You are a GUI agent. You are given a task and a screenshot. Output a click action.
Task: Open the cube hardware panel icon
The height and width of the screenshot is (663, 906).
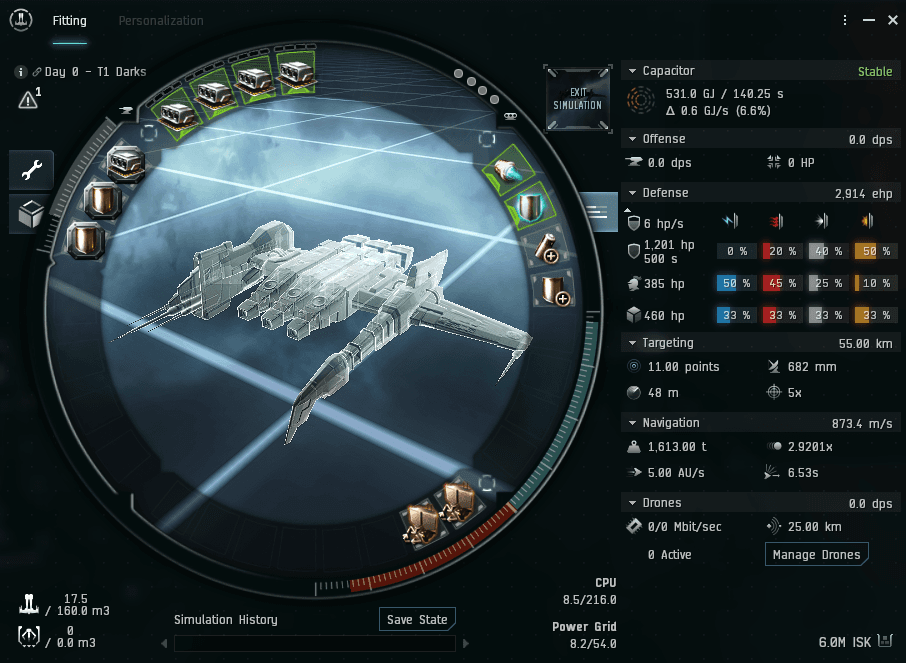coord(31,213)
